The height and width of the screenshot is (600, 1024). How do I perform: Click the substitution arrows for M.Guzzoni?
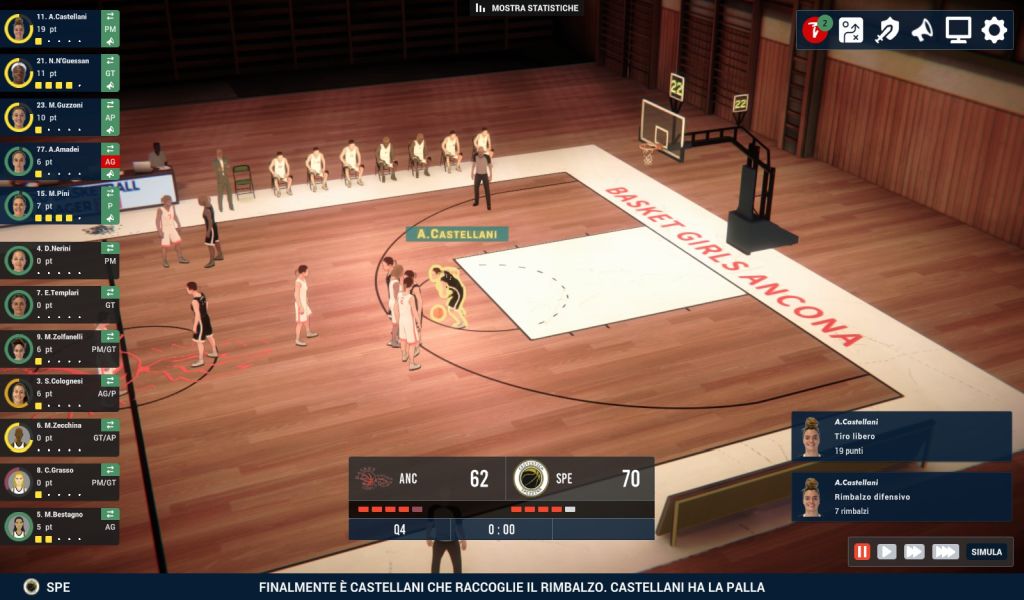pyautogui.click(x=110, y=105)
